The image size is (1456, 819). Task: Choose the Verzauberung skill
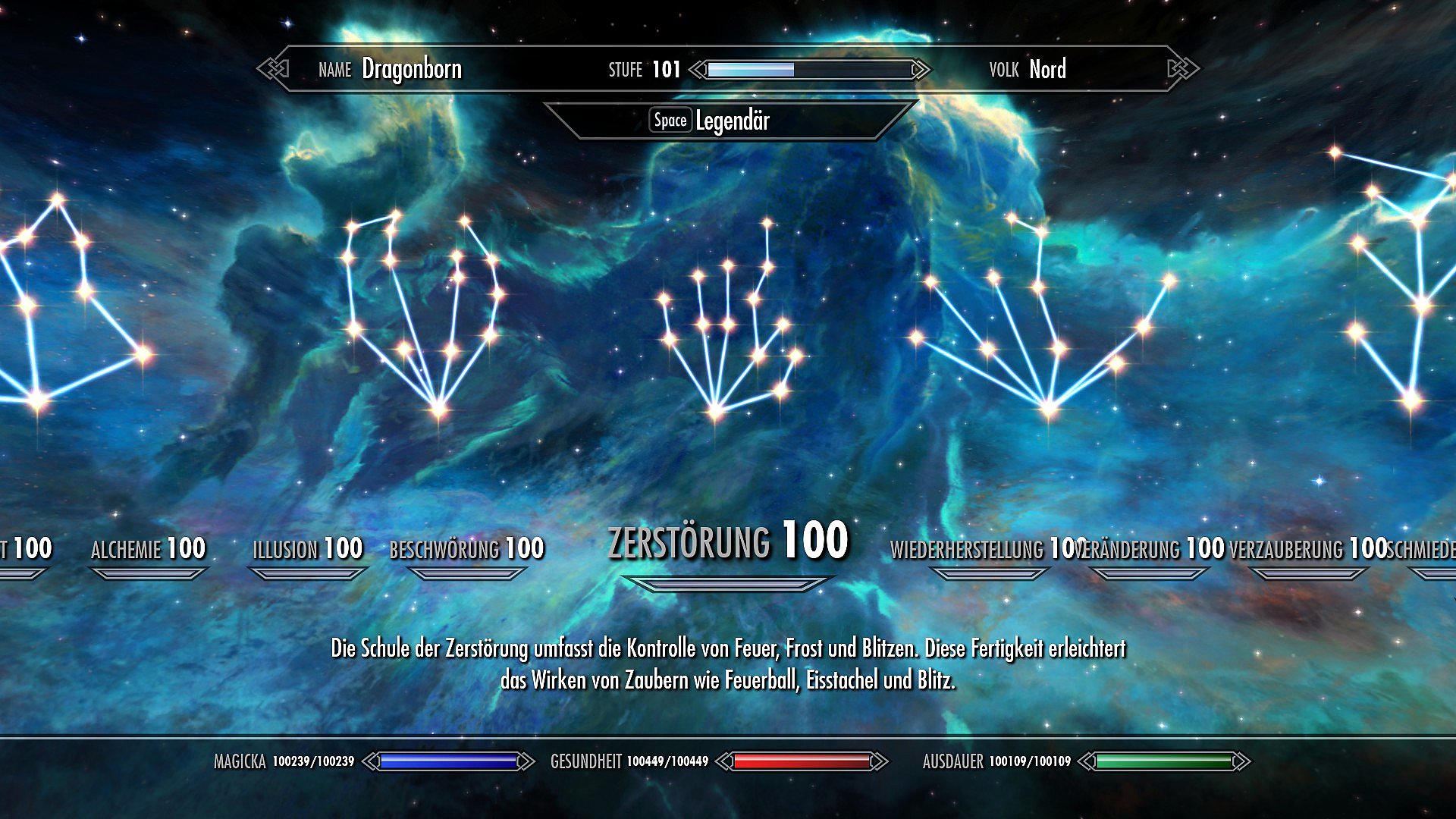(x=1307, y=548)
